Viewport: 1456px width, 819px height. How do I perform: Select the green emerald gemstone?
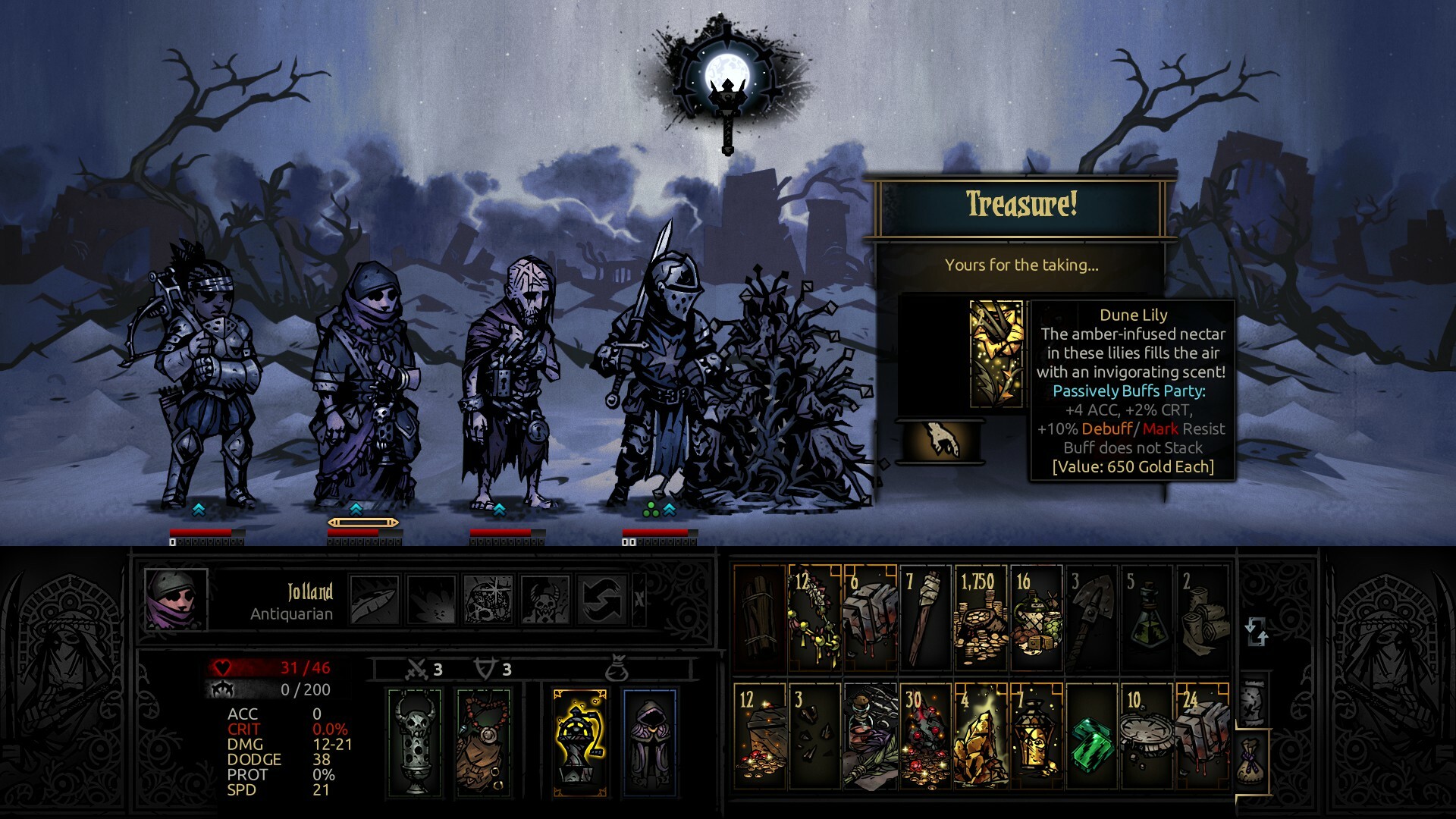tap(1090, 747)
